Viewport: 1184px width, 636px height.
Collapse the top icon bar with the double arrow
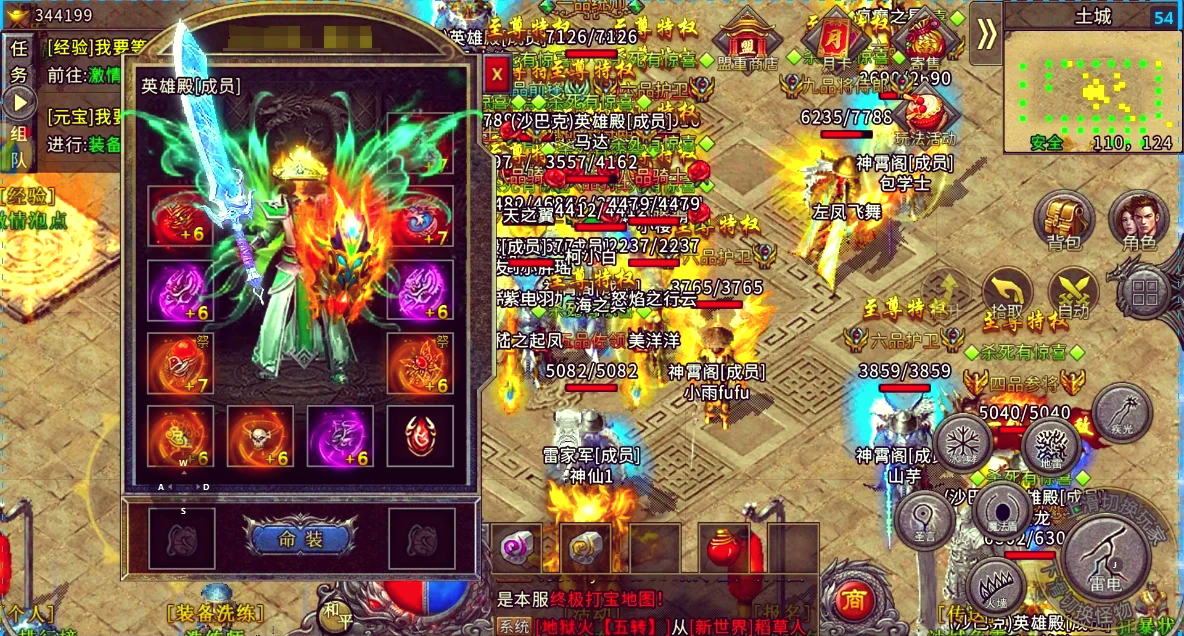987,33
